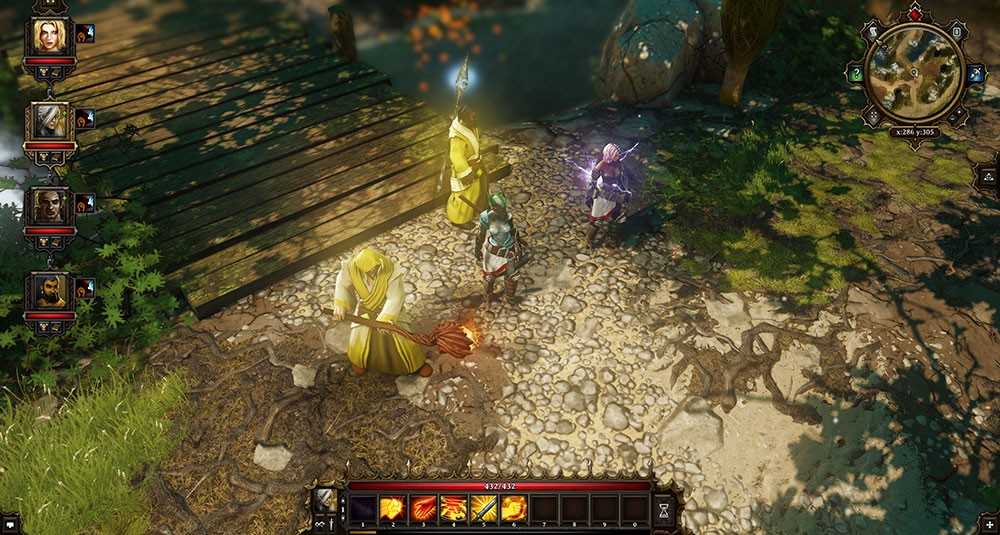Open the blue icon button right of minimap
Image resolution: width=1000 pixels, height=535 pixels.
[x=975, y=74]
